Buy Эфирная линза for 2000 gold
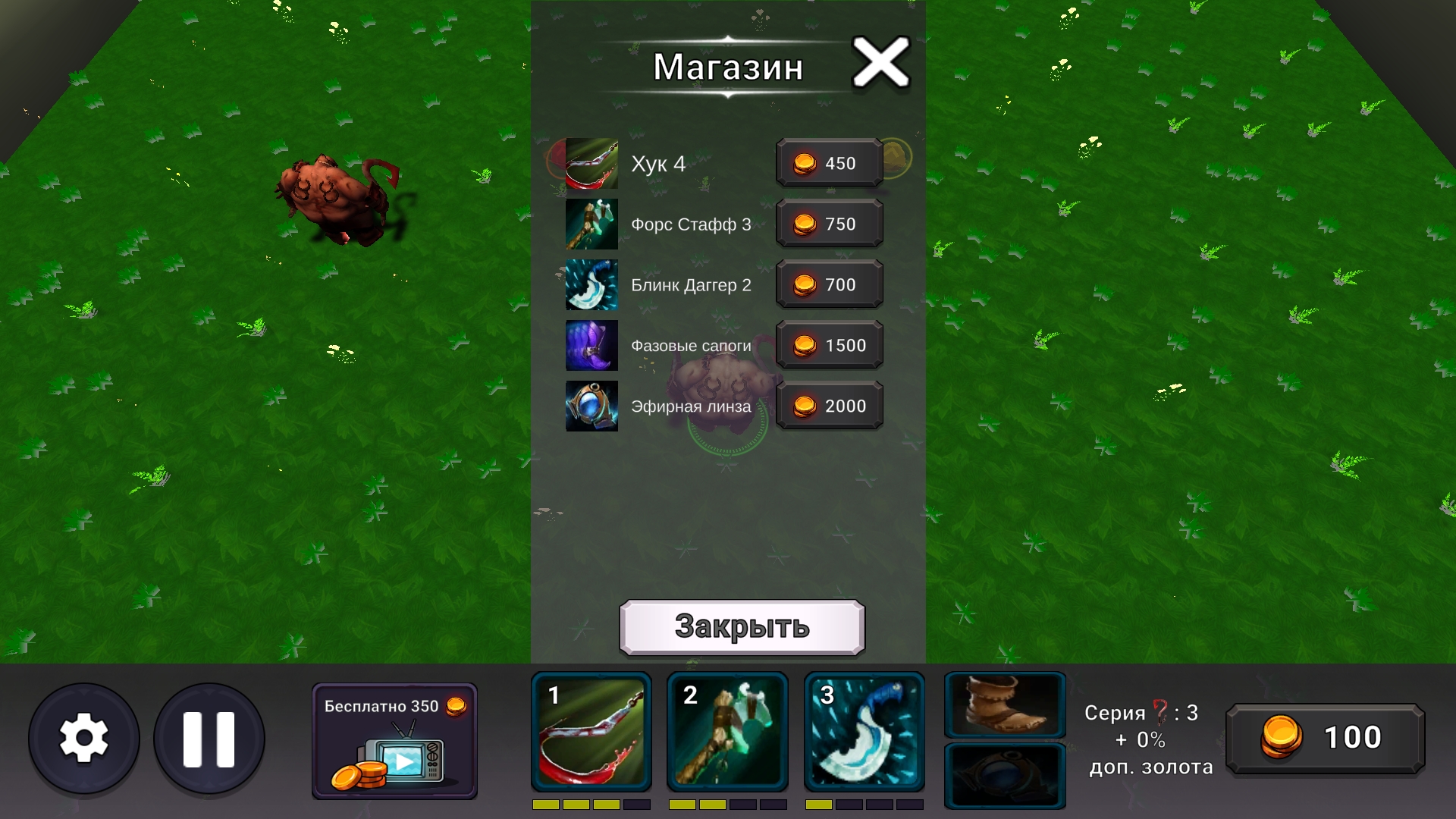The image size is (1456, 819). point(829,406)
